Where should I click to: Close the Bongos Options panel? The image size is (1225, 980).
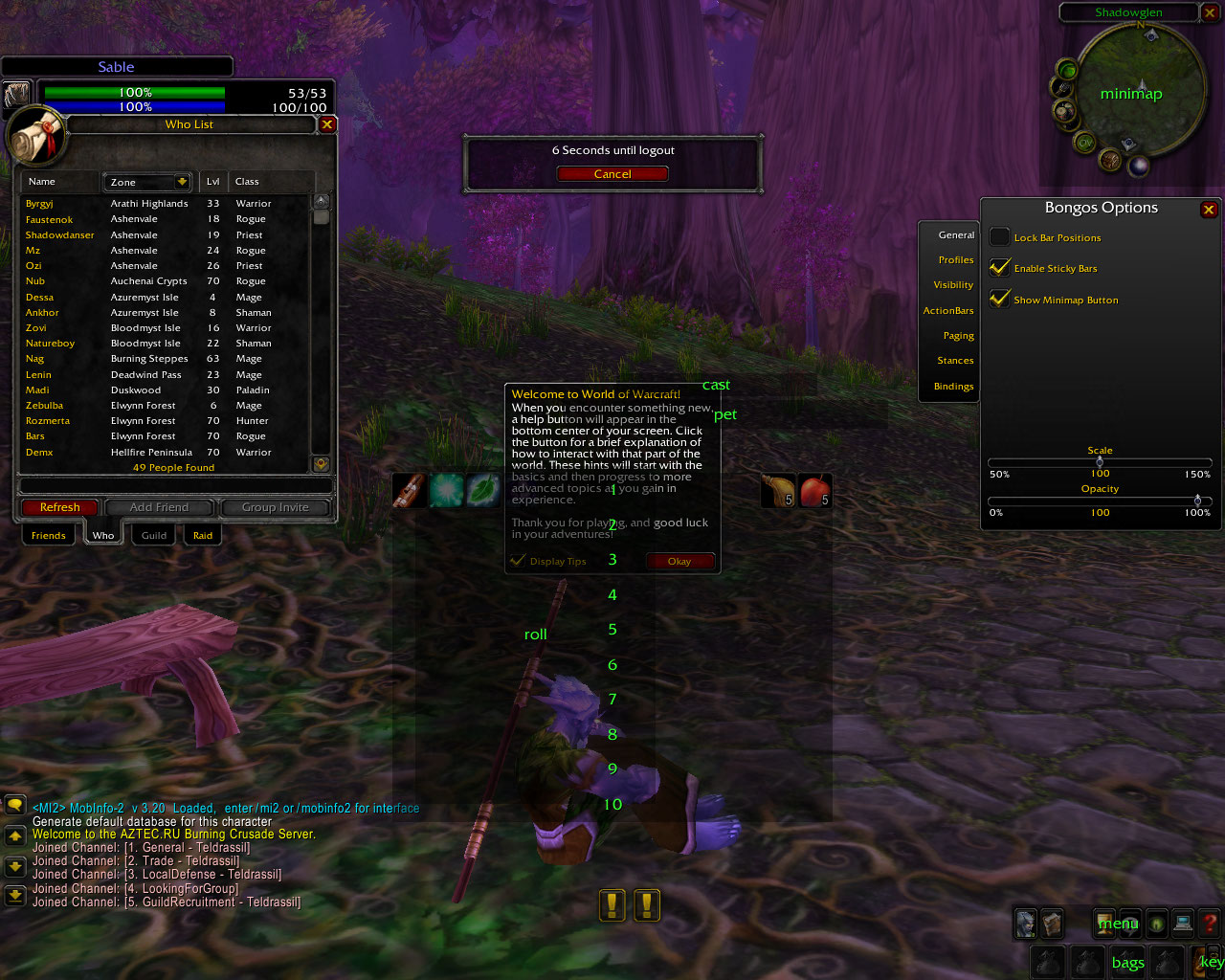[1209, 210]
